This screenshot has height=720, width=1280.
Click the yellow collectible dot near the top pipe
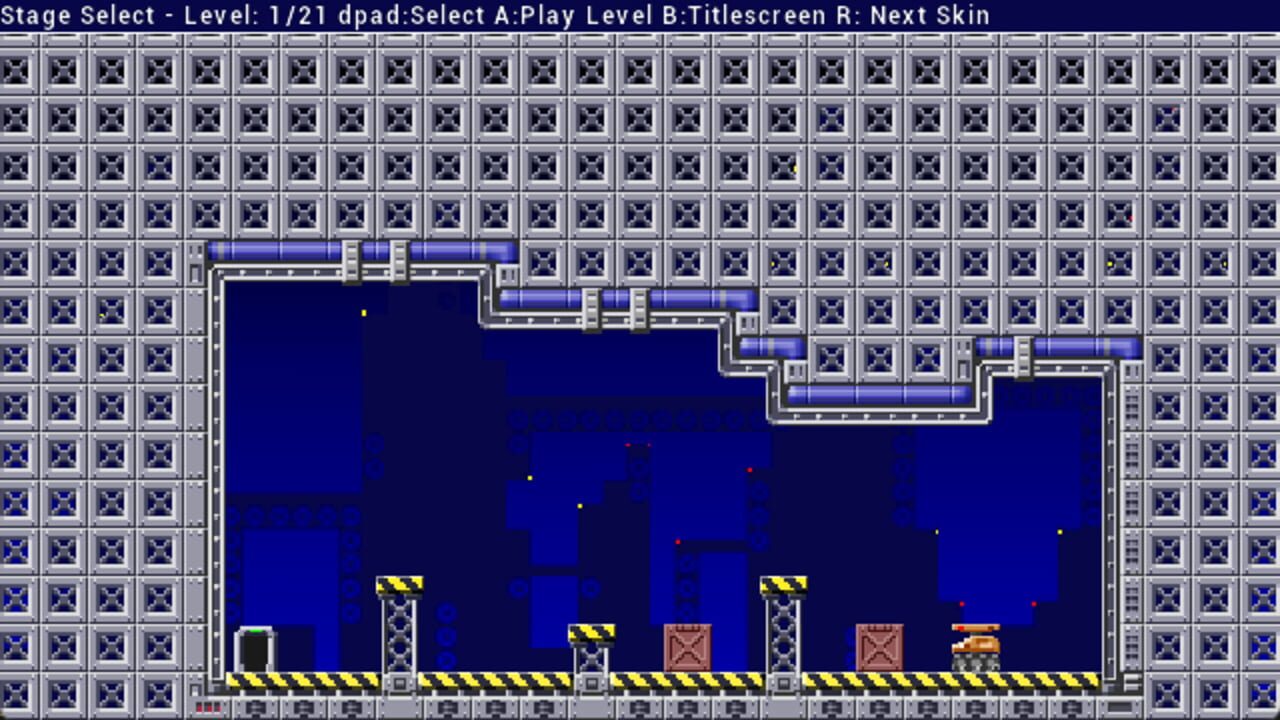click(x=362, y=311)
